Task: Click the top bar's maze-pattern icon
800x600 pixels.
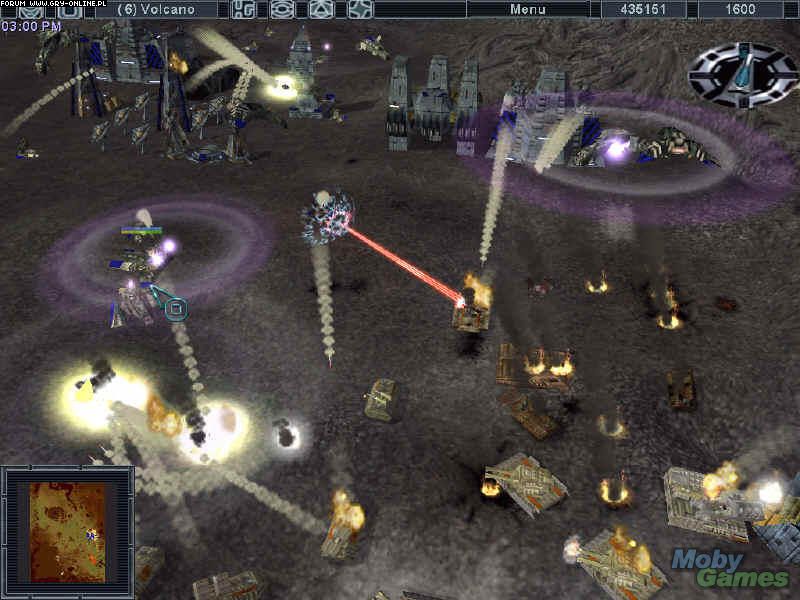Action: pos(243,9)
